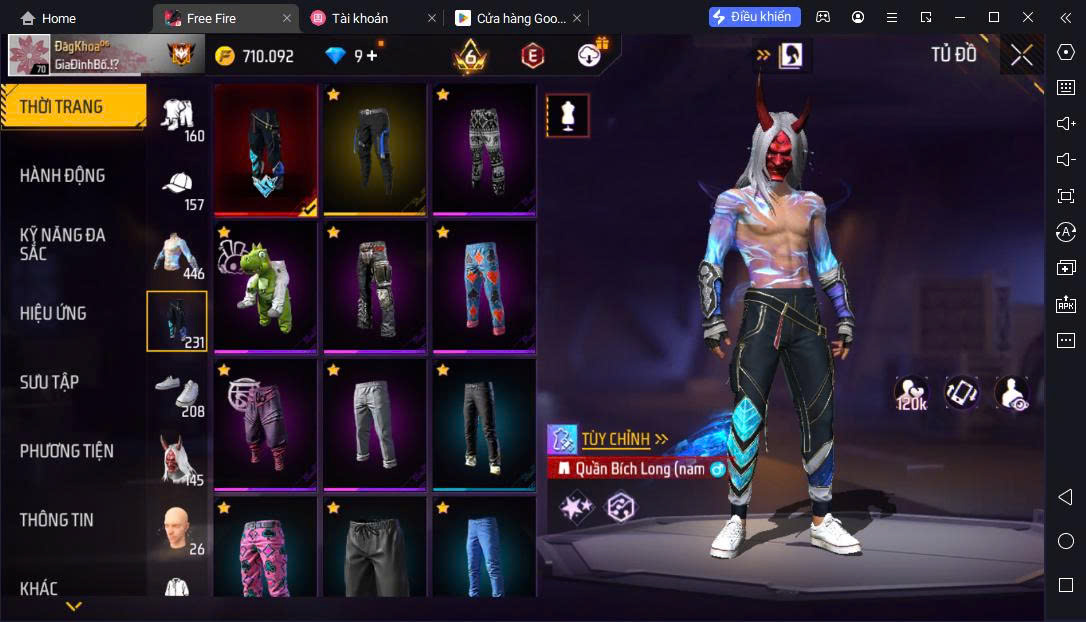This screenshot has width=1086, height=622.
Task: Equip the green dinosaur costume pants
Action: [265, 287]
